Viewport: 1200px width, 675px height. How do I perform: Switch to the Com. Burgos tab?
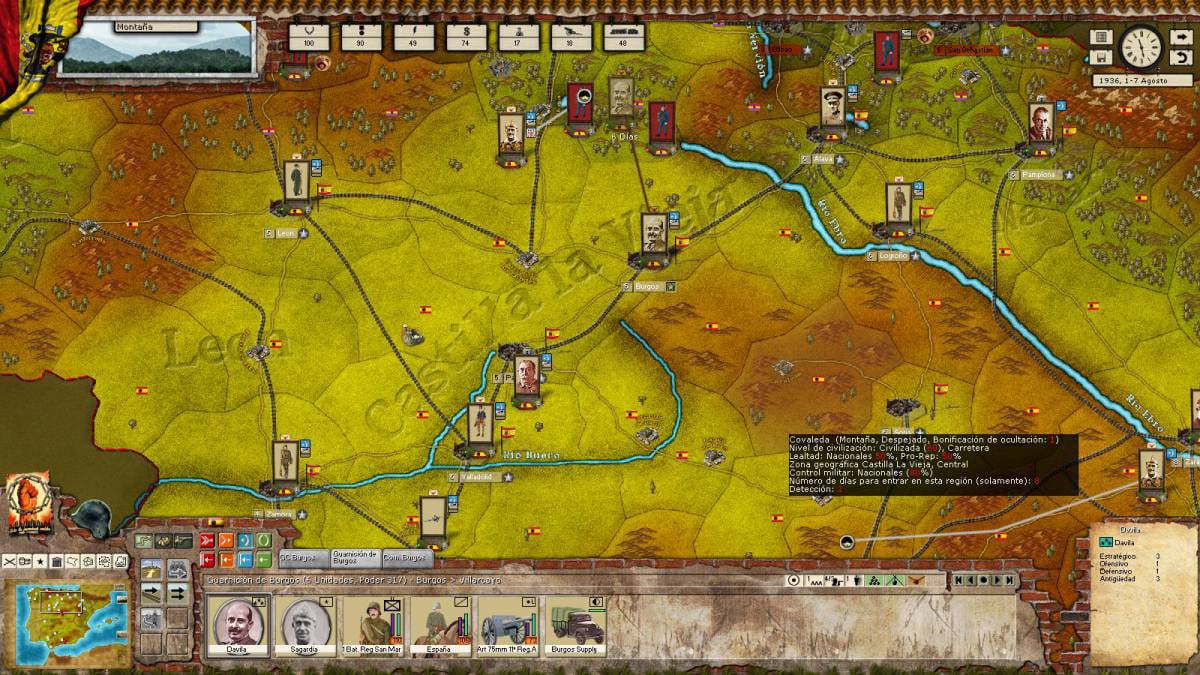click(x=408, y=557)
